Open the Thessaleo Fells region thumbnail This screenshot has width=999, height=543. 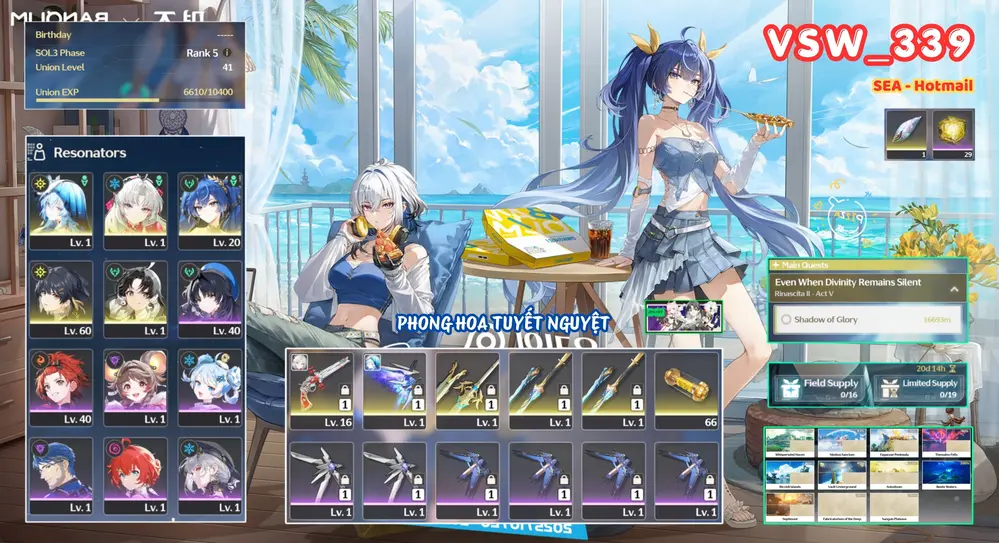point(945,442)
